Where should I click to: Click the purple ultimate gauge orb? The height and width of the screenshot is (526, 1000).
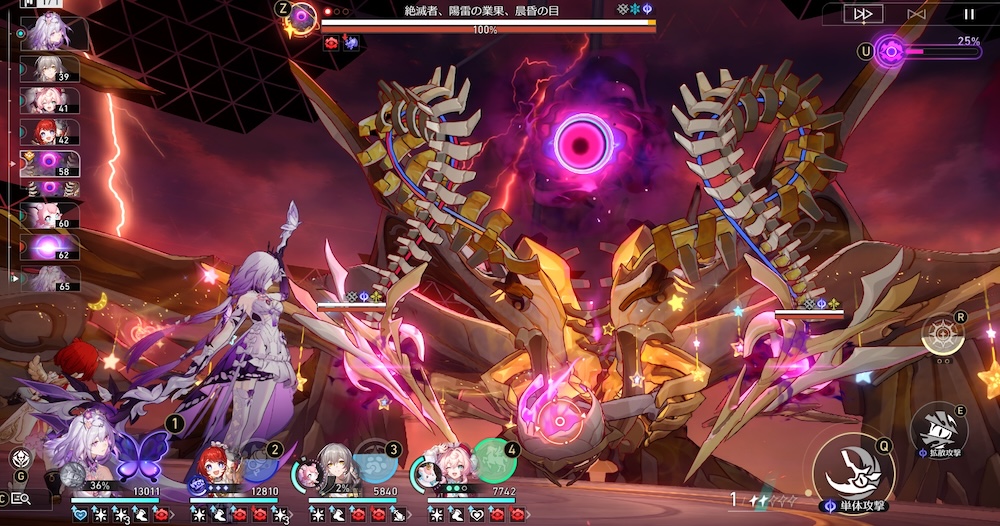tap(890, 51)
